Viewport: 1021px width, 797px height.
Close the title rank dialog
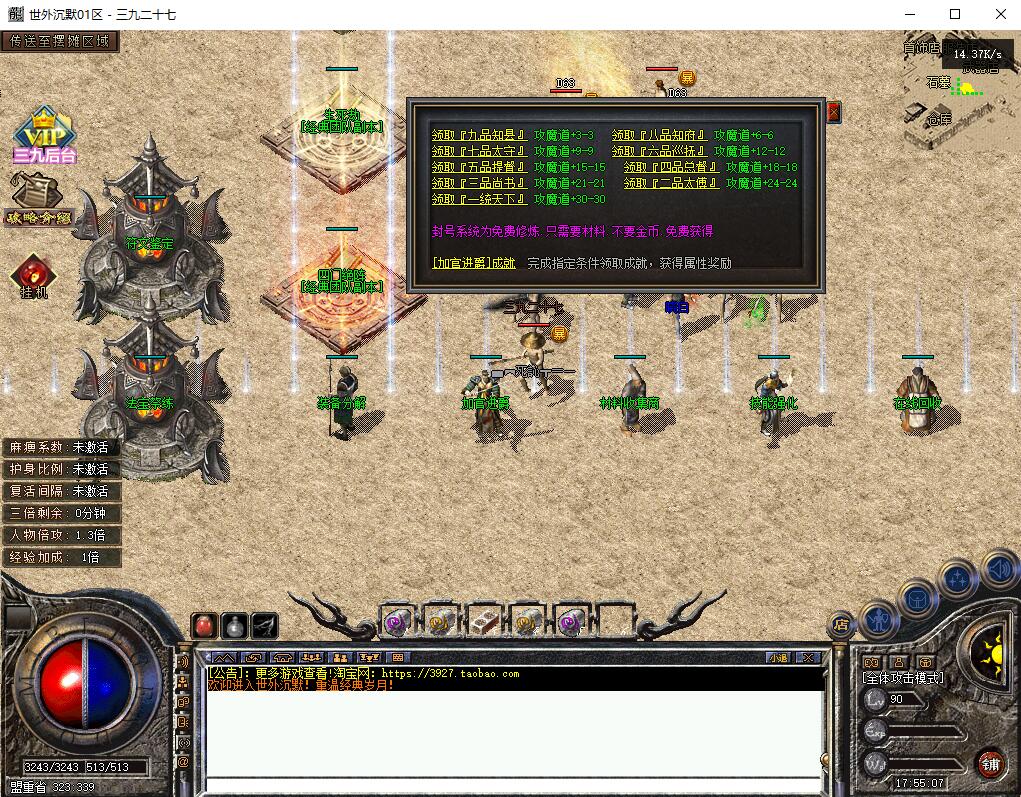[834, 112]
